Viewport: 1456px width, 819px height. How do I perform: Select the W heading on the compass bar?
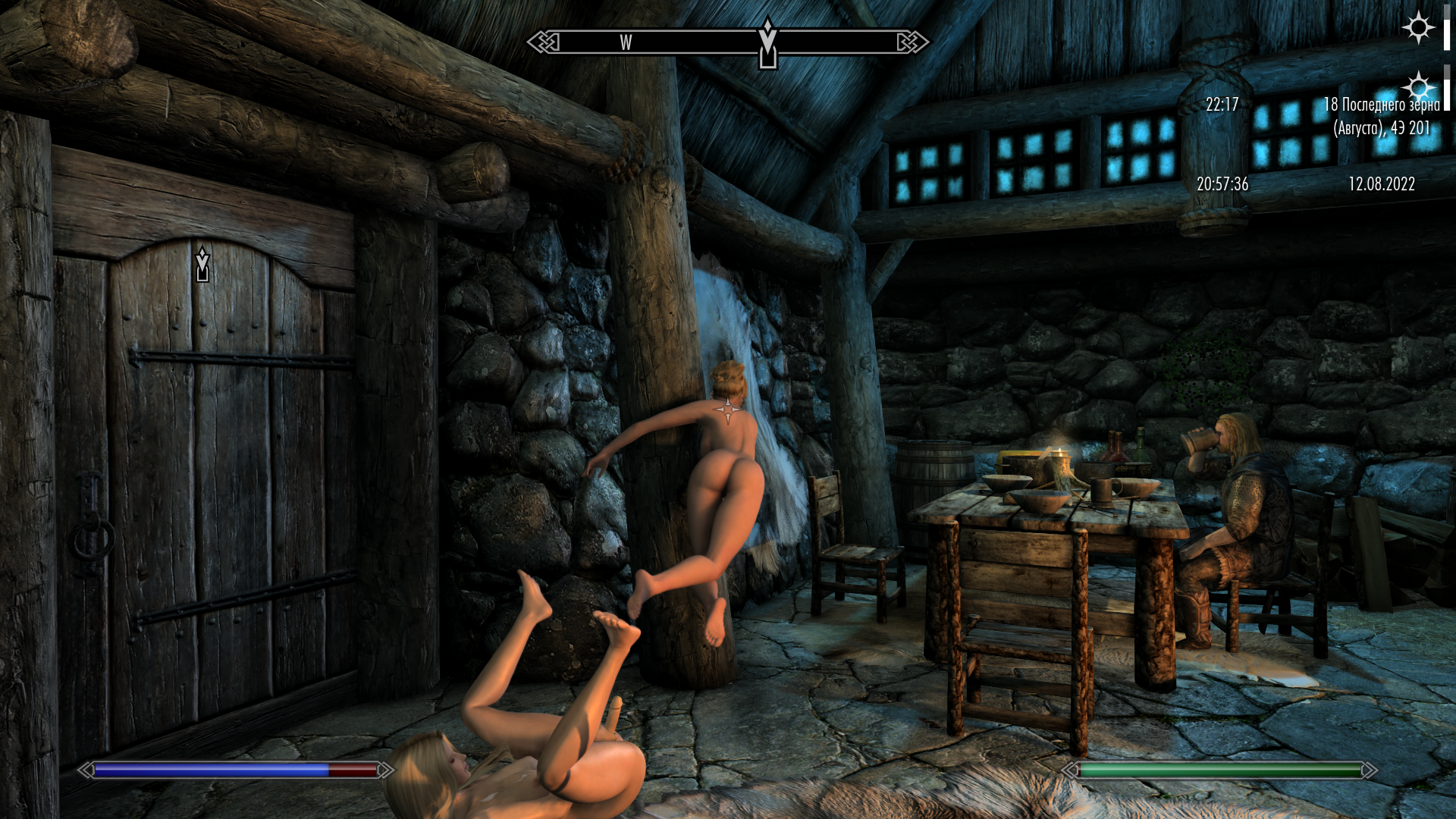tap(626, 43)
